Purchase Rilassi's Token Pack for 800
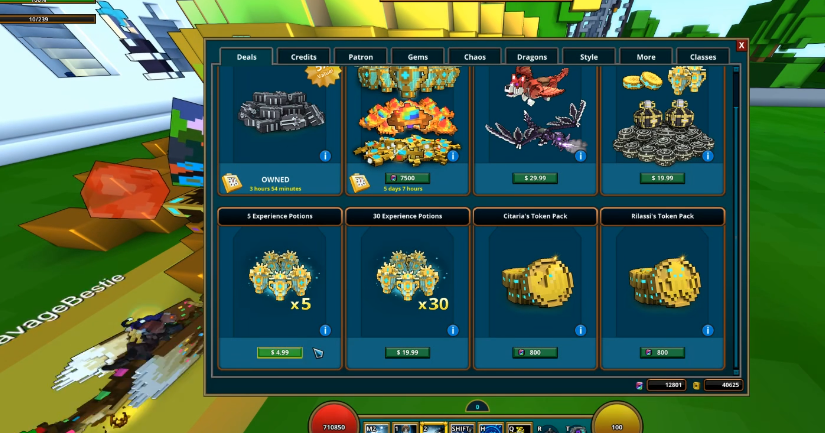This screenshot has height=433, width=825. coord(662,352)
